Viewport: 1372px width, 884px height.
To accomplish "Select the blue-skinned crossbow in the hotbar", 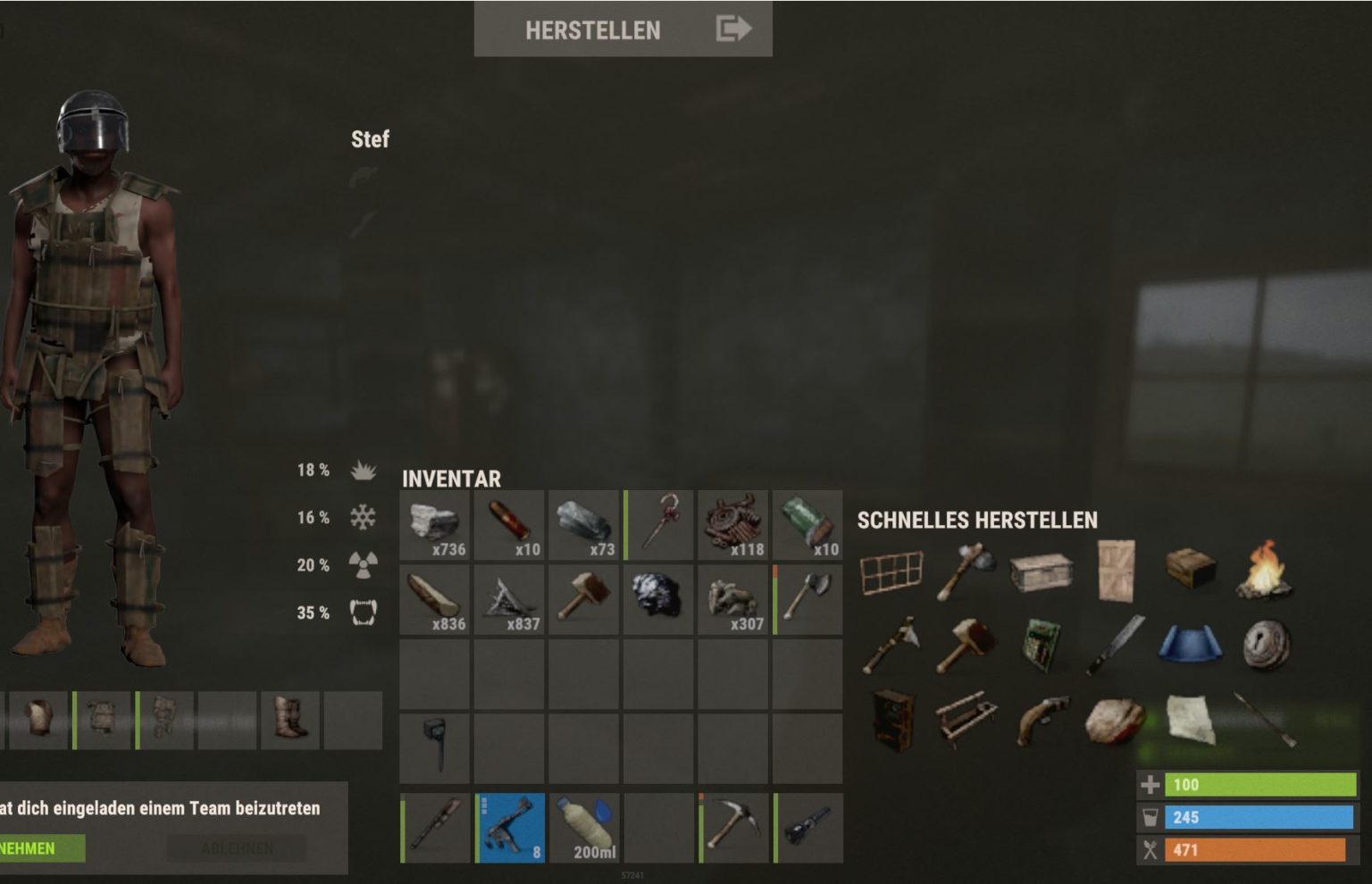I will 508,828.
